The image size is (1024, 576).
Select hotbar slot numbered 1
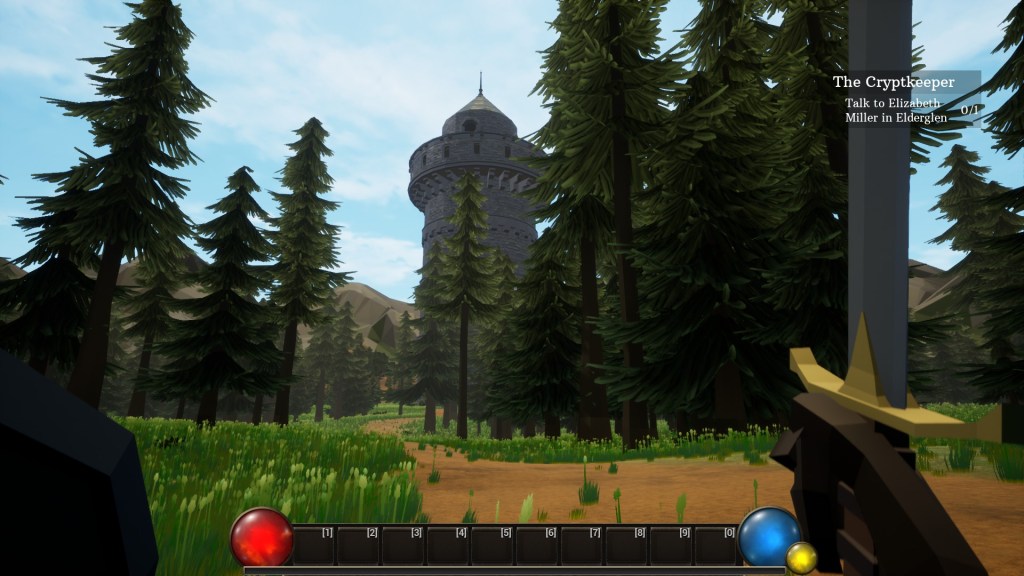pos(313,545)
